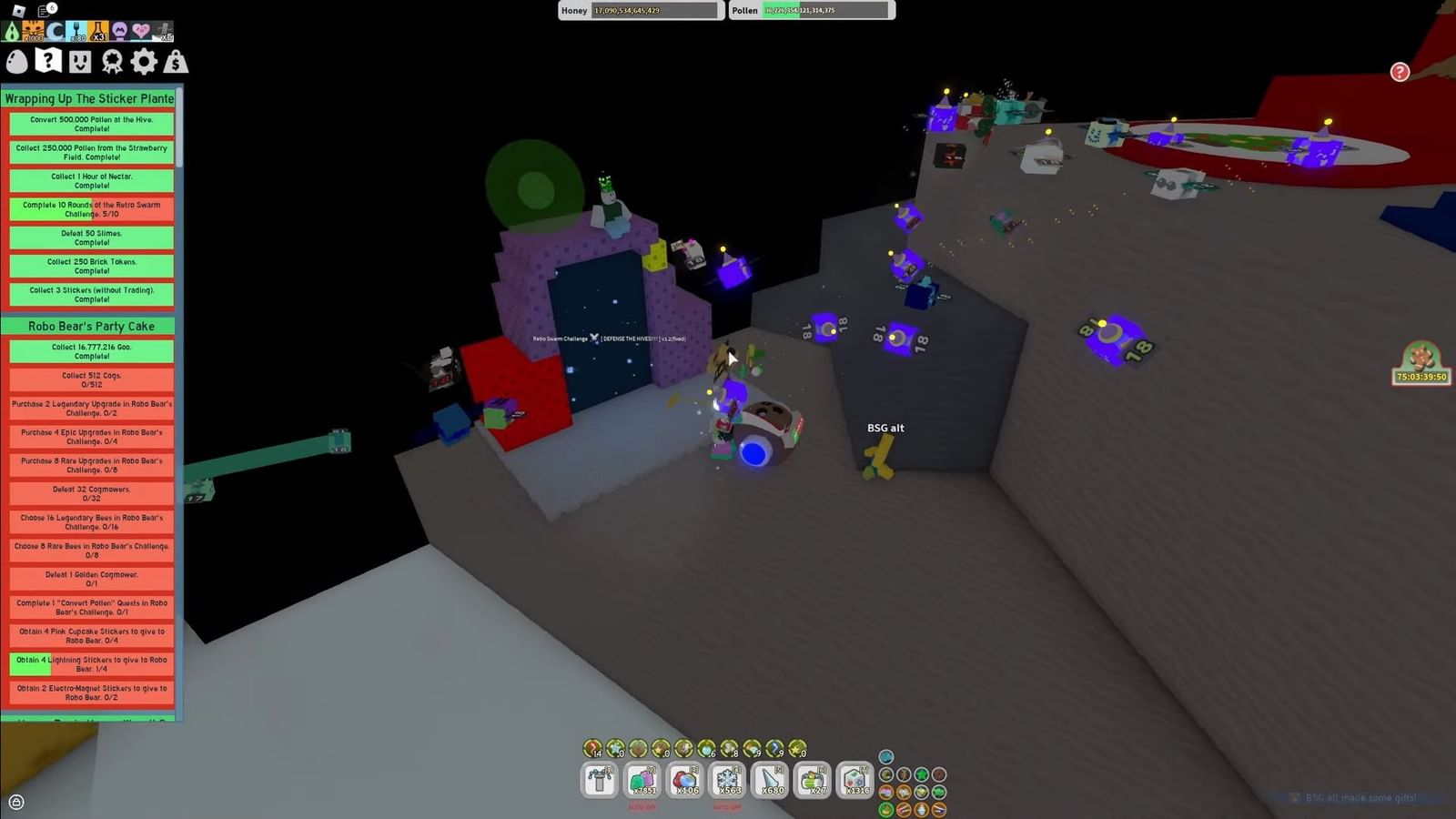Use the dice cube in the last hotbar slot
This screenshot has width=1456, height=819.
coord(854,781)
